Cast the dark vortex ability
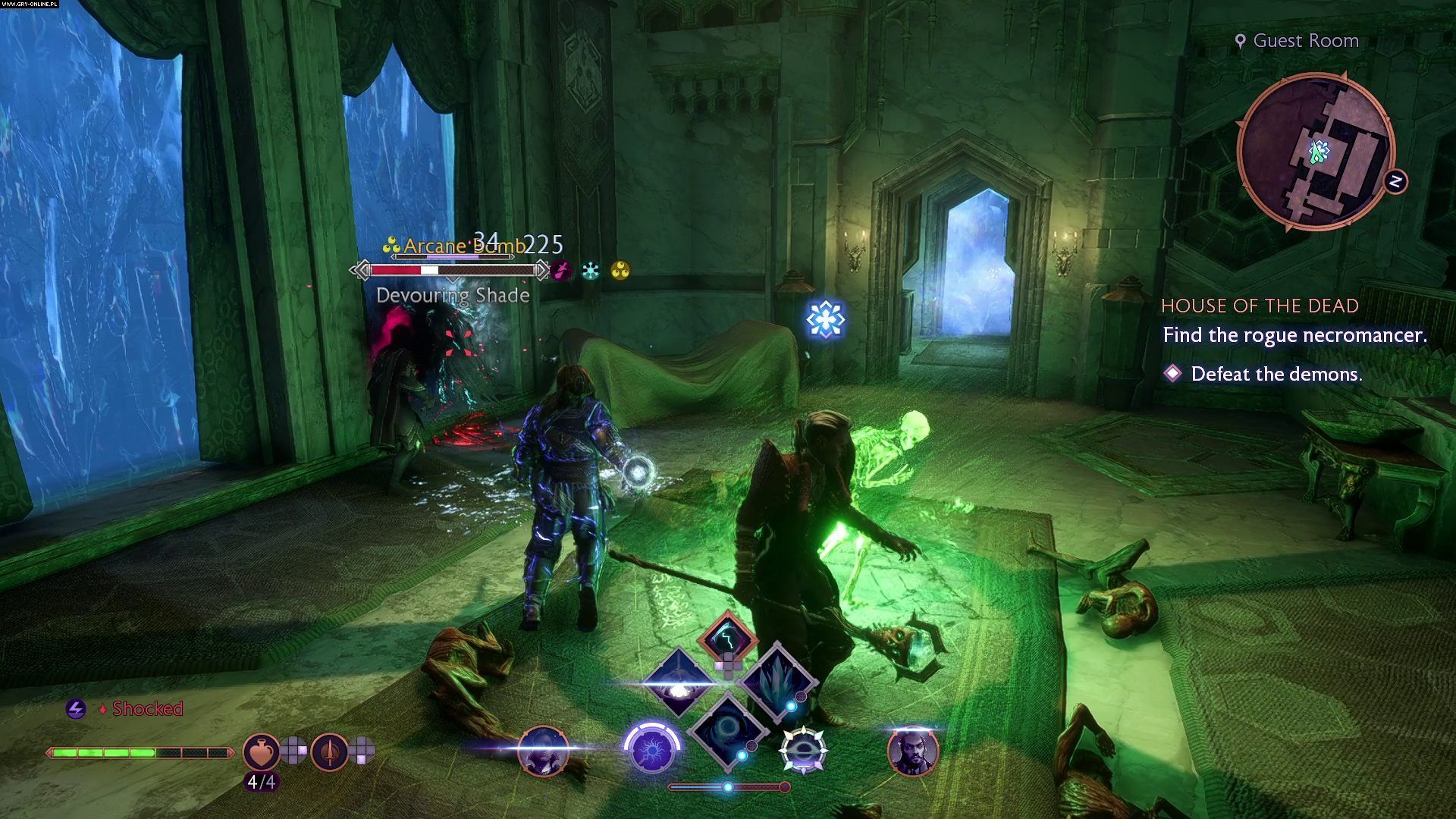 [x=726, y=730]
